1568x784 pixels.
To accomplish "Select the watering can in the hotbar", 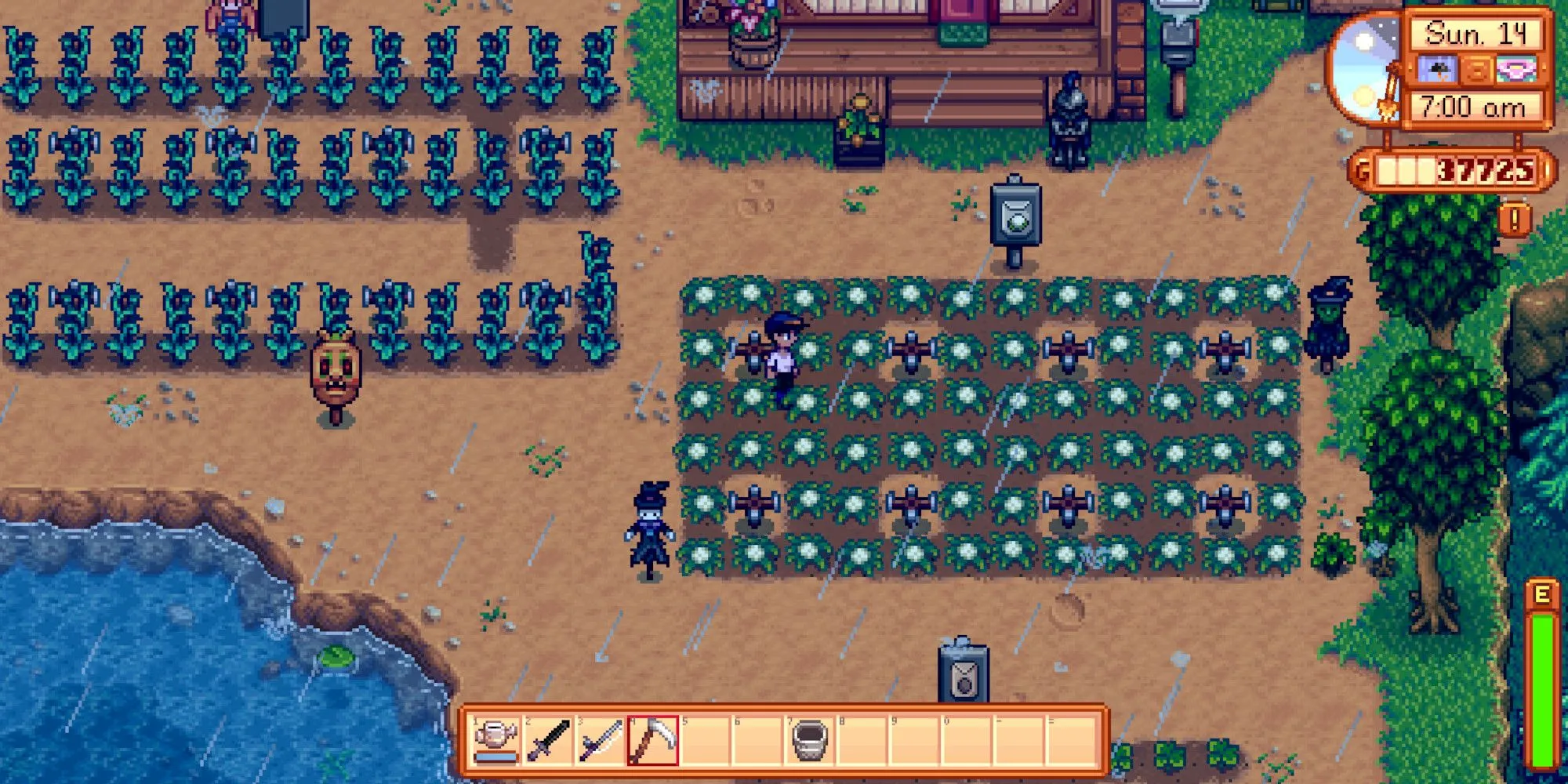I will (495, 741).
